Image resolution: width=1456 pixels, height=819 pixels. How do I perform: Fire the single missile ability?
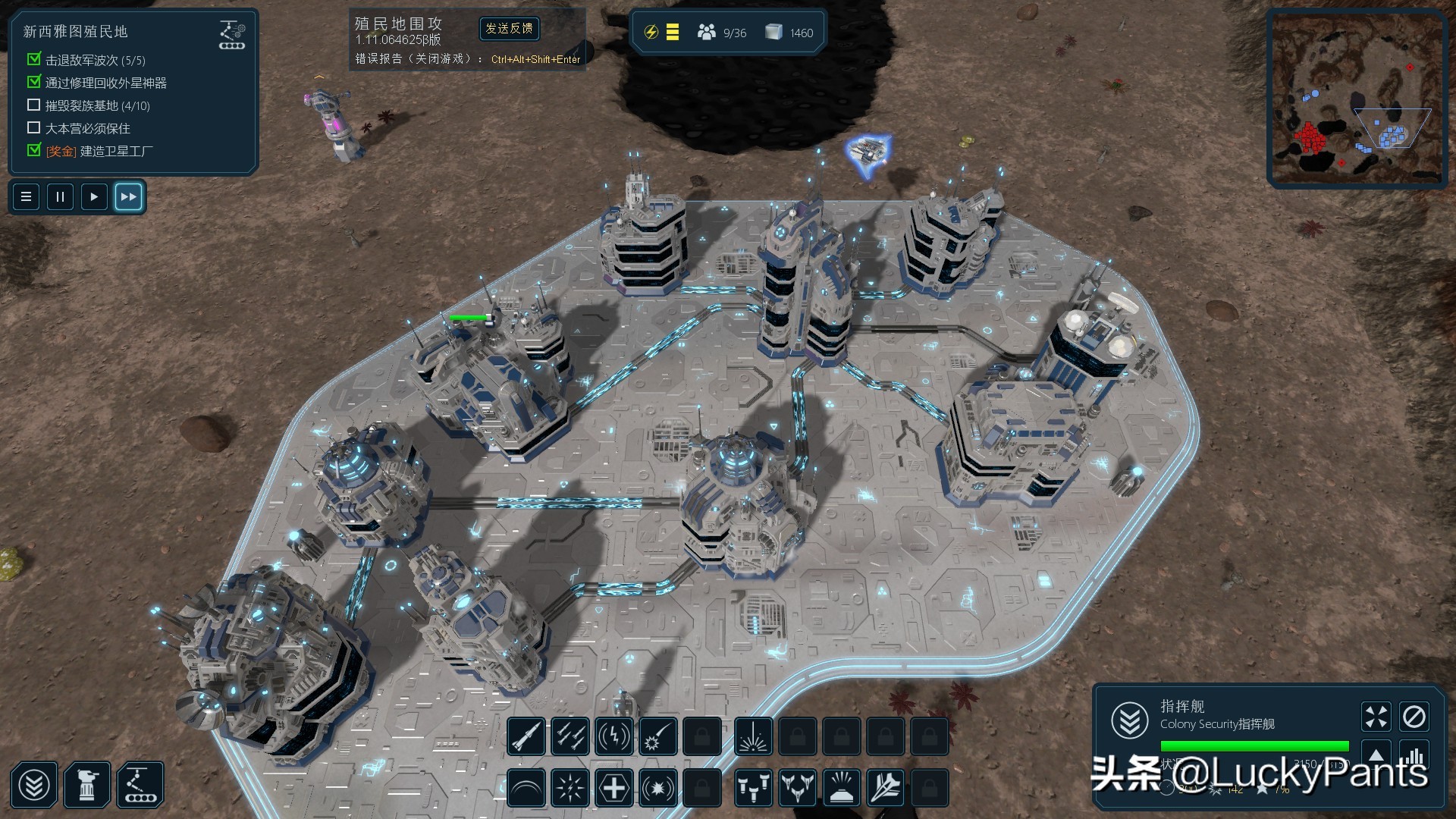click(526, 736)
